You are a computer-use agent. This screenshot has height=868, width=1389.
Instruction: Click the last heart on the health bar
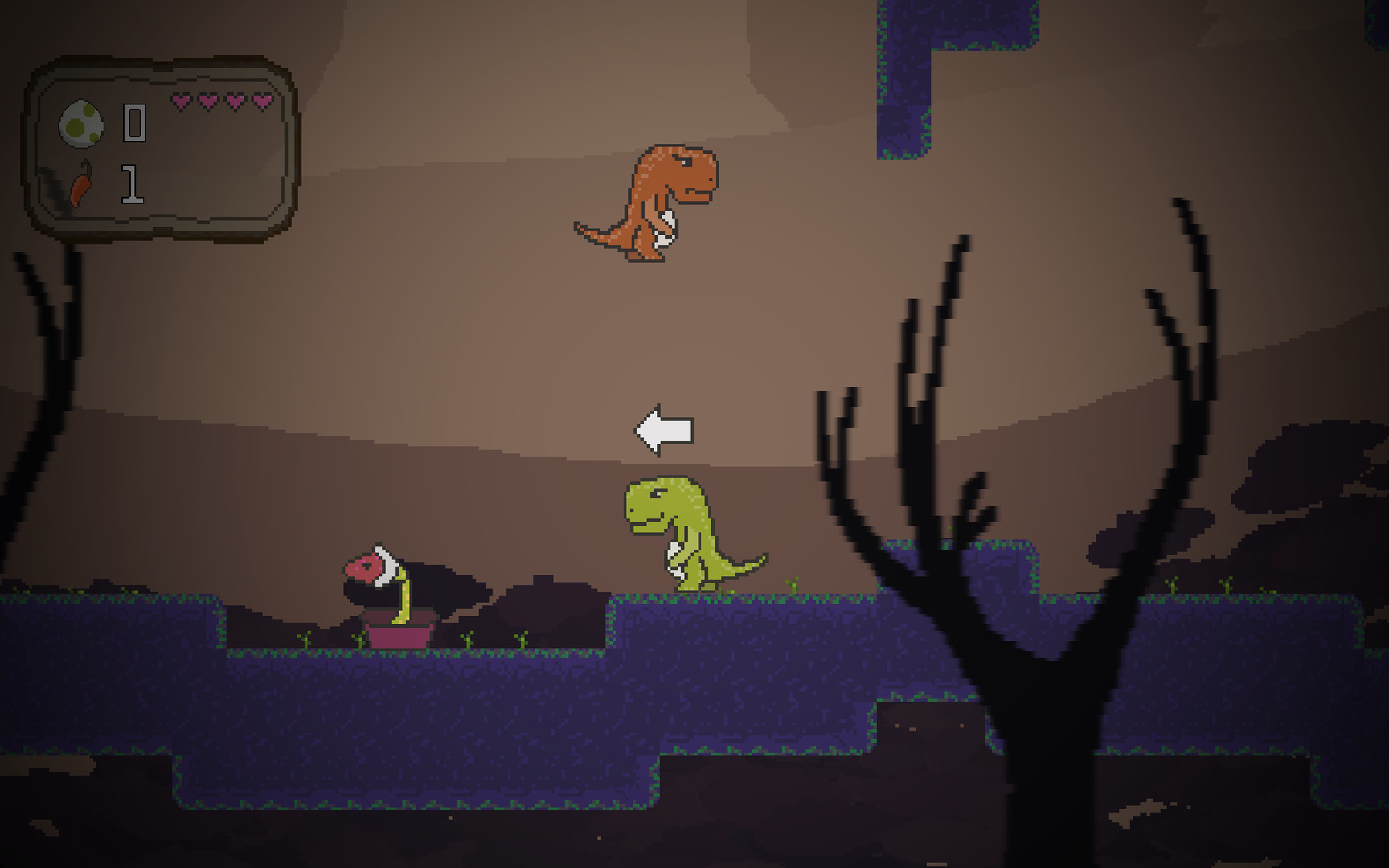coord(261,101)
